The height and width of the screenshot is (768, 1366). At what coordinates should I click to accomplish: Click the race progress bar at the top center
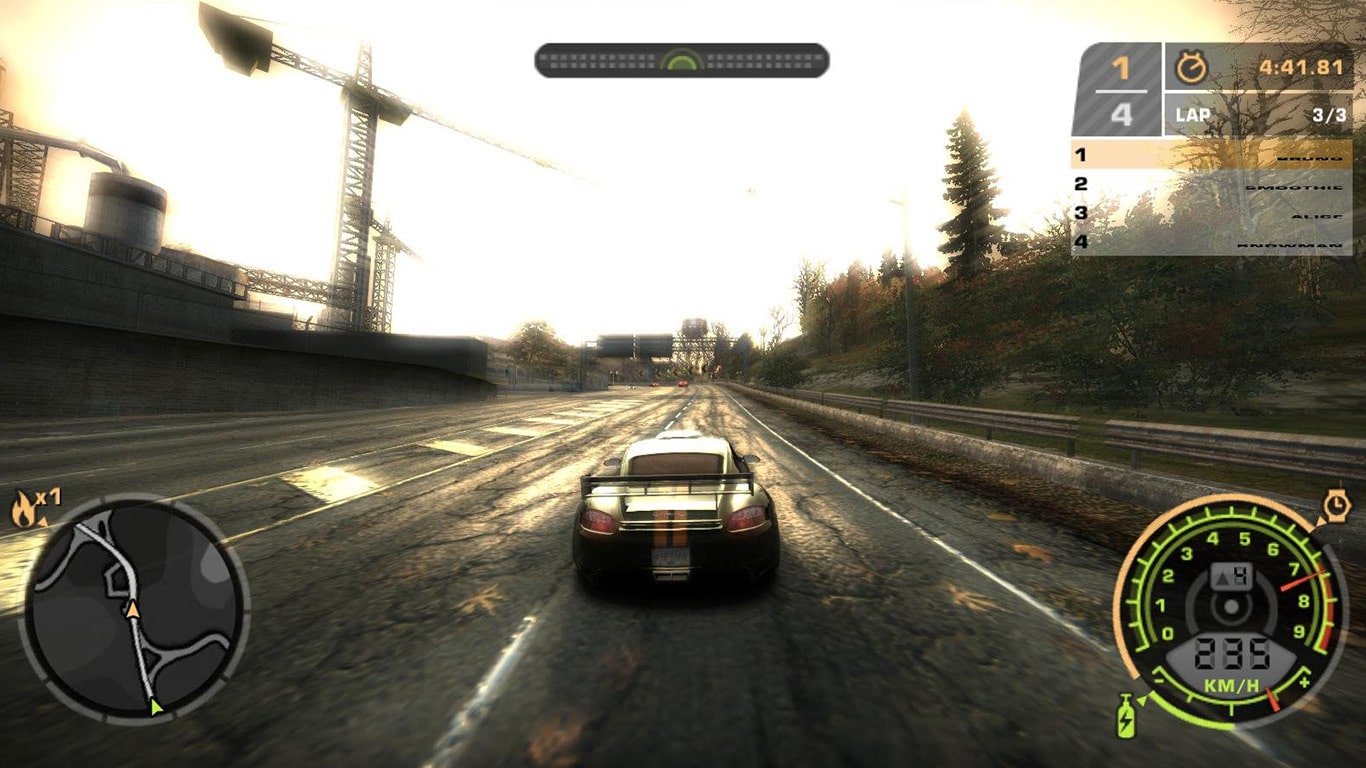click(x=683, y=60)
